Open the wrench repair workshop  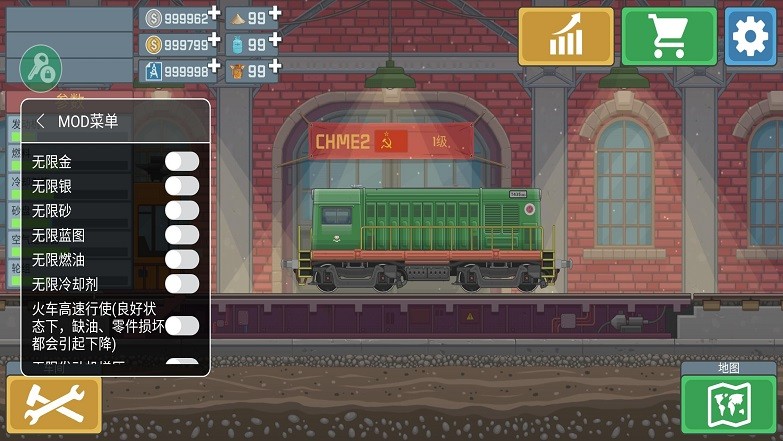point(54,404)
